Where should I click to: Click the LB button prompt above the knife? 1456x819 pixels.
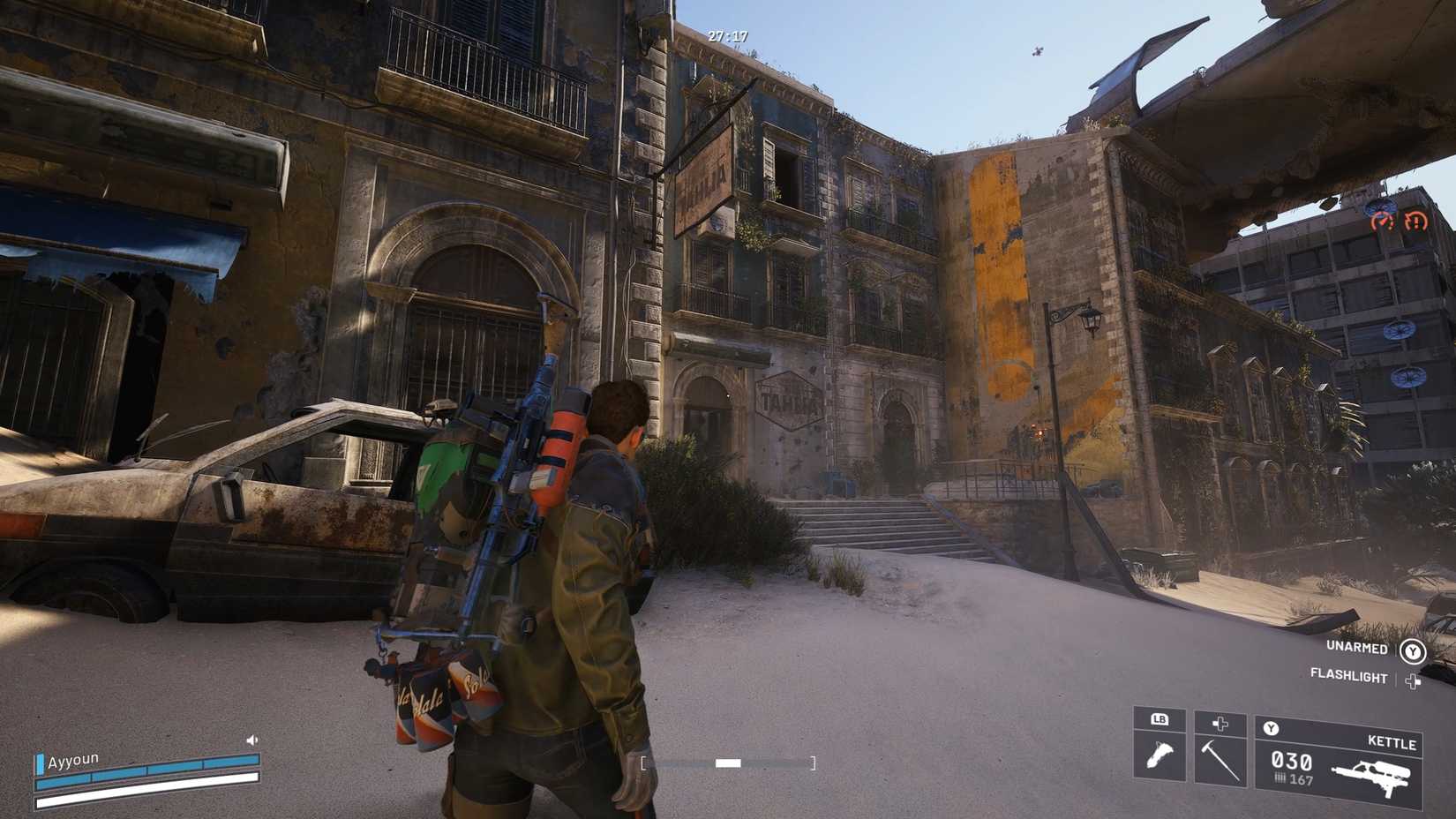(x=1160, y=718)
